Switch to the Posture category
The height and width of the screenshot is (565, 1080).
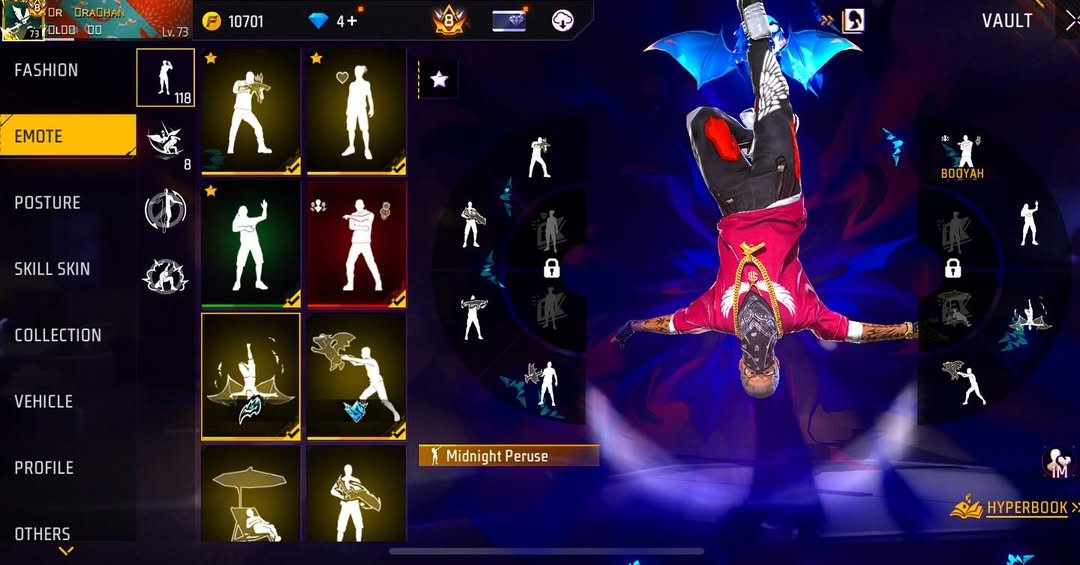pyautogui.click(x=47, y=202)
